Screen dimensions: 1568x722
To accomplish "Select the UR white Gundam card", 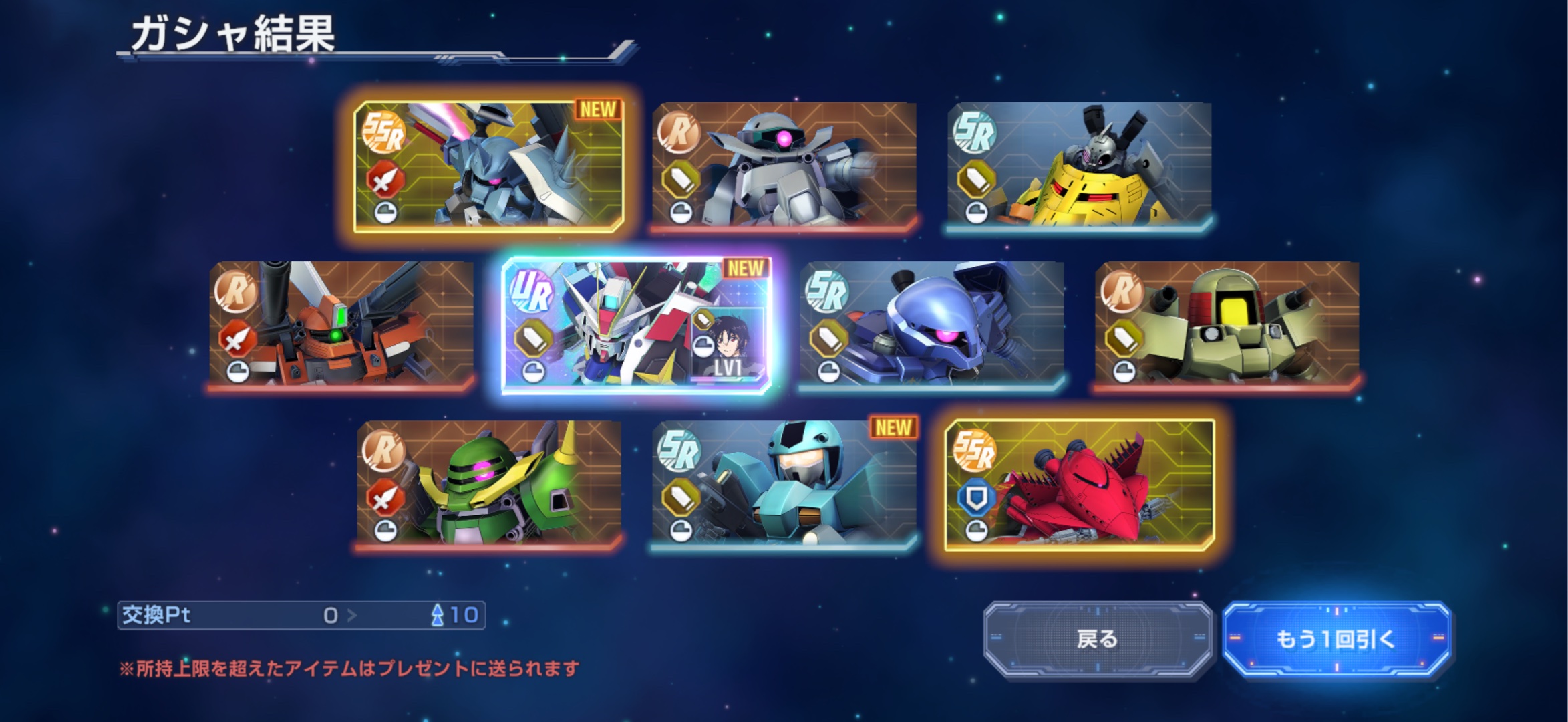I will pyautogui.click(x=637, y=326).
